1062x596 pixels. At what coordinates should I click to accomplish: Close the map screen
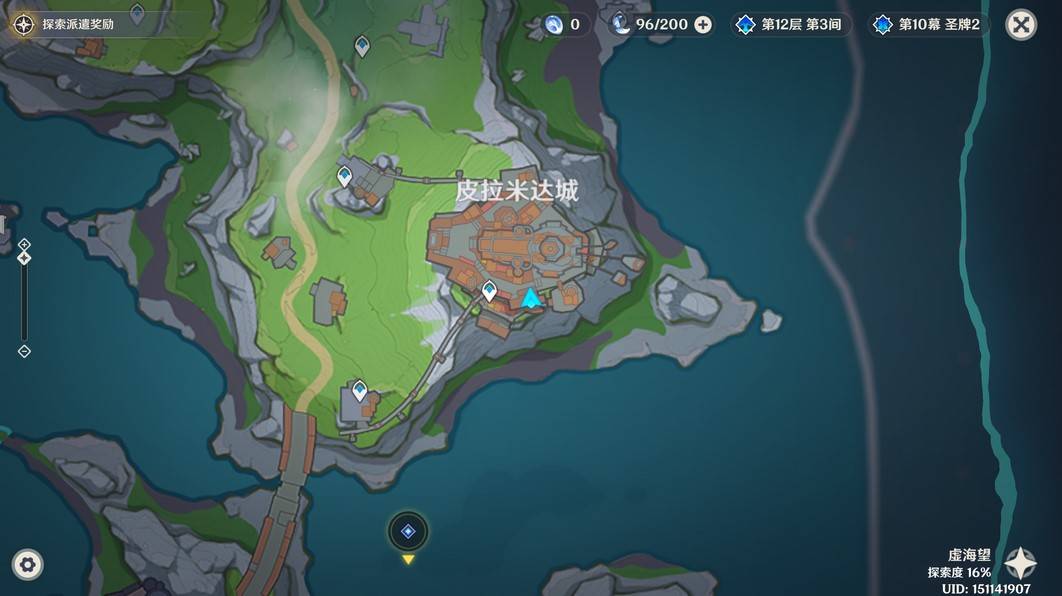click(1020, 25)
